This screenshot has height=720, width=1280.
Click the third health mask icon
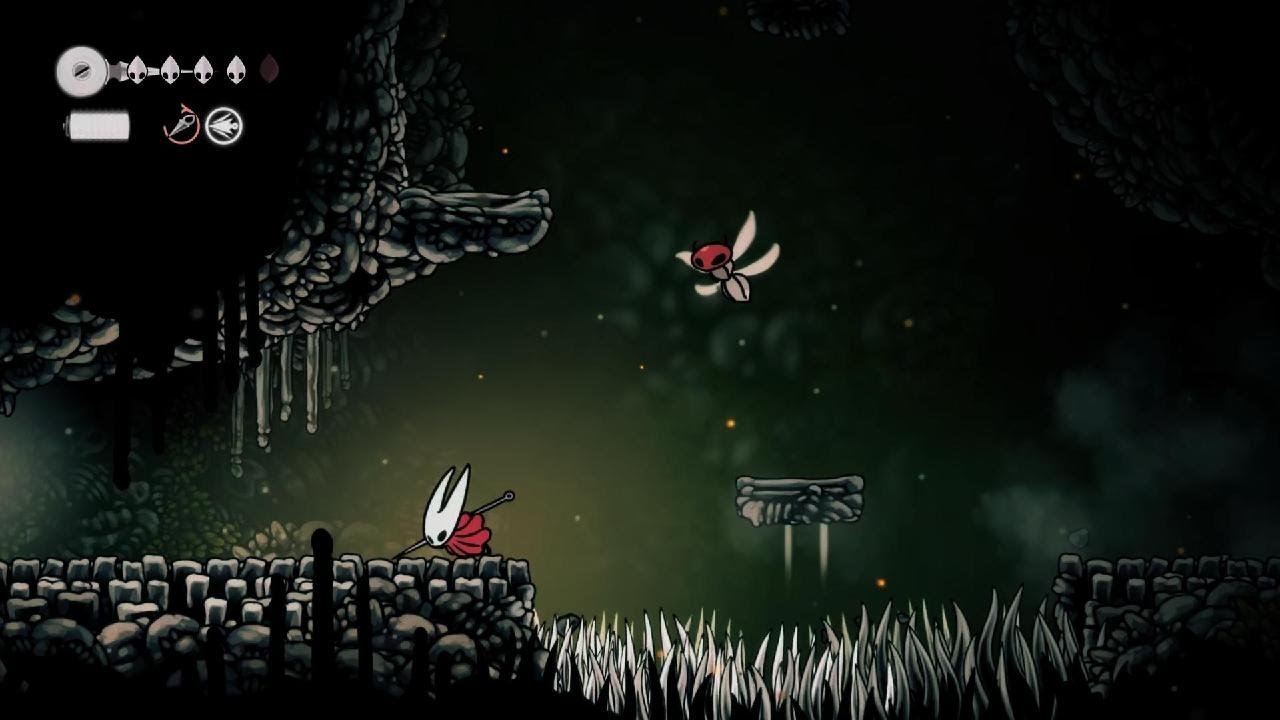click(203, 70)
